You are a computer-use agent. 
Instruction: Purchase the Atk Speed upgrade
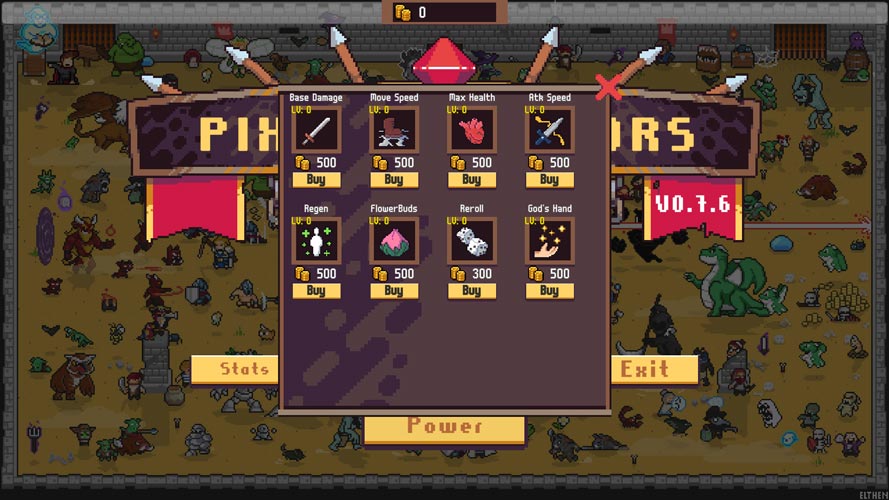[x=549, y=180]
